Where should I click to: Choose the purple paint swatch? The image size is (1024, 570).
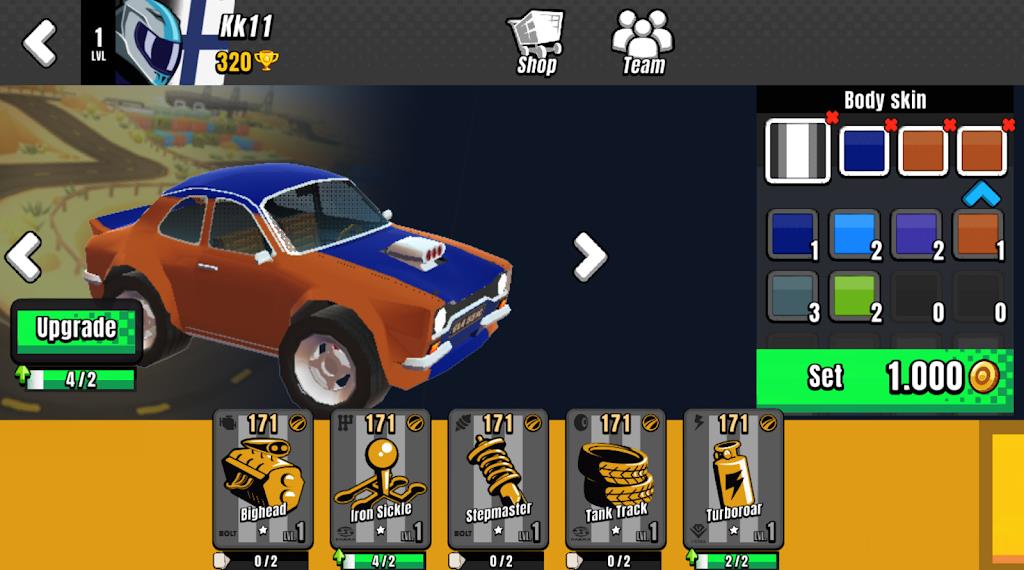[x=915, y=234]
